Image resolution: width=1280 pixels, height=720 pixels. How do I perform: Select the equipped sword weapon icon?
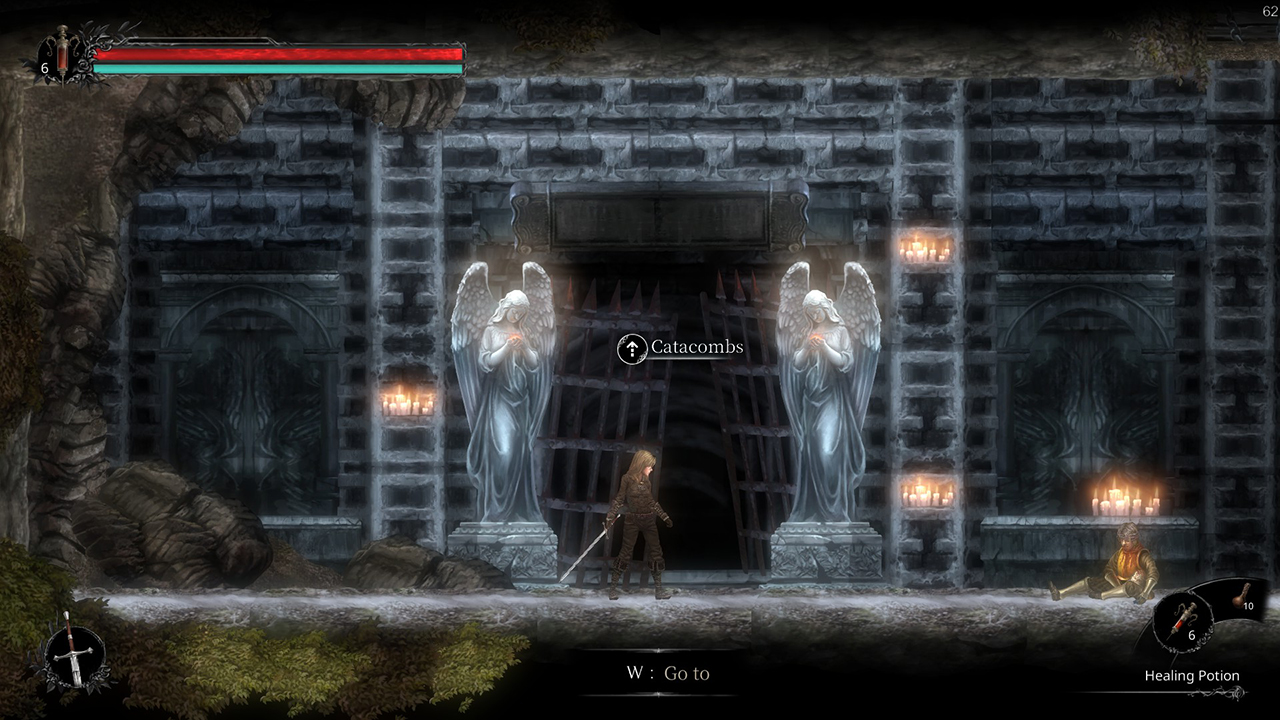(x=73, y=652)
